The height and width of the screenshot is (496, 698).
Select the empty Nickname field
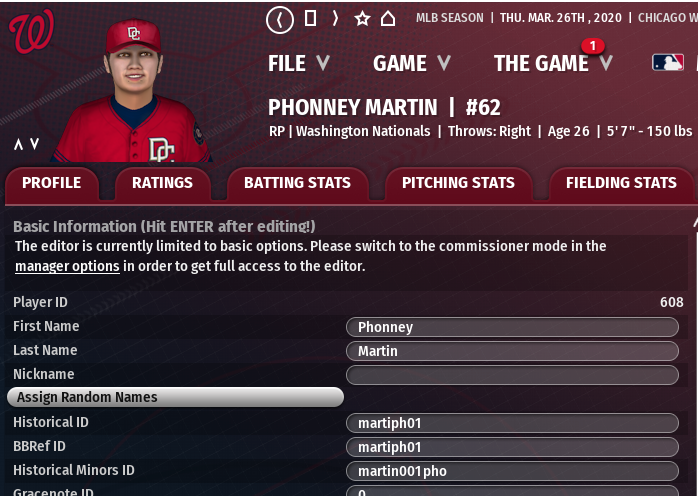(512, 375)
